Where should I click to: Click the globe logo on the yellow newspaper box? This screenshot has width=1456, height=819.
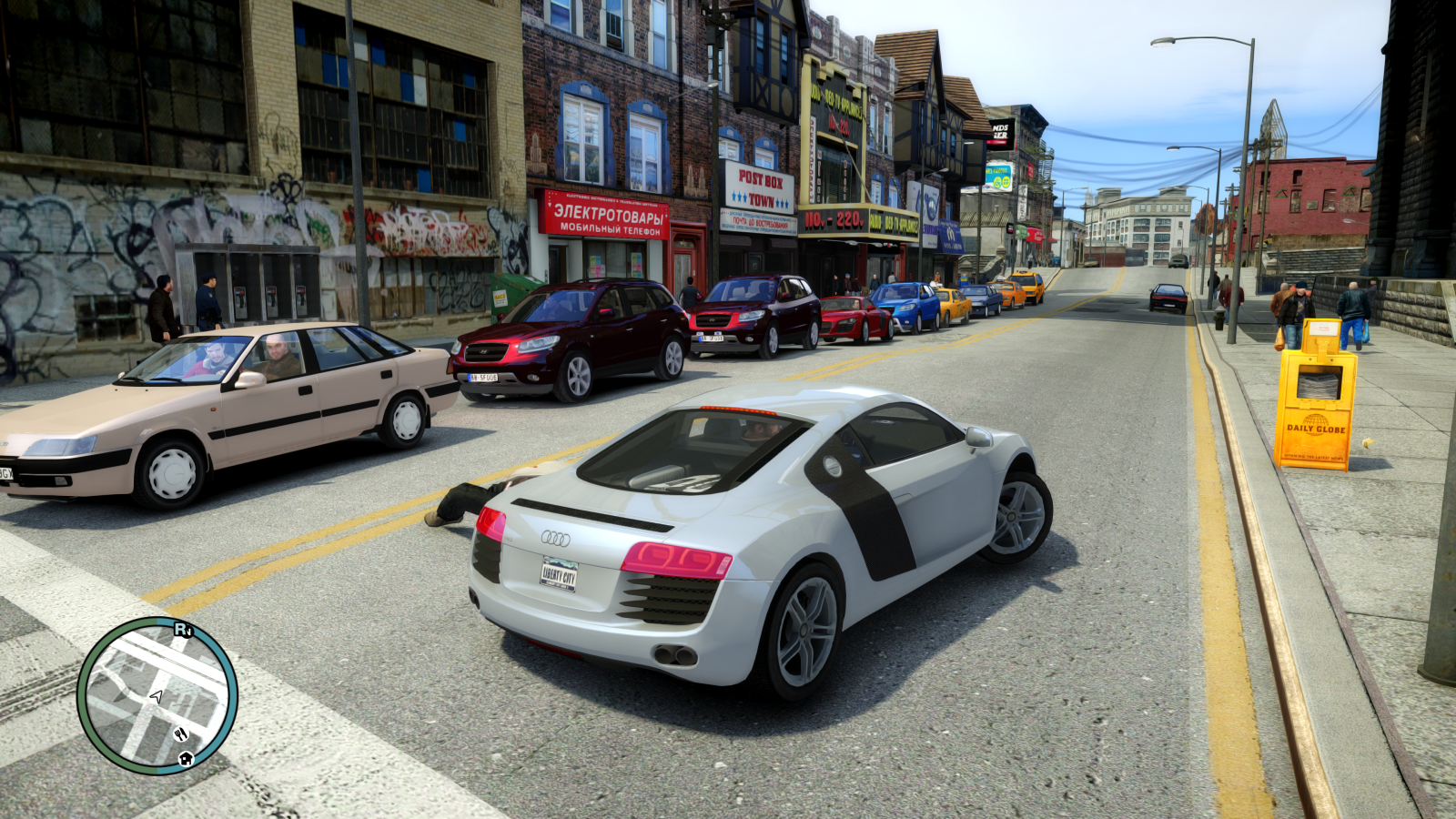coord(1315,419)
